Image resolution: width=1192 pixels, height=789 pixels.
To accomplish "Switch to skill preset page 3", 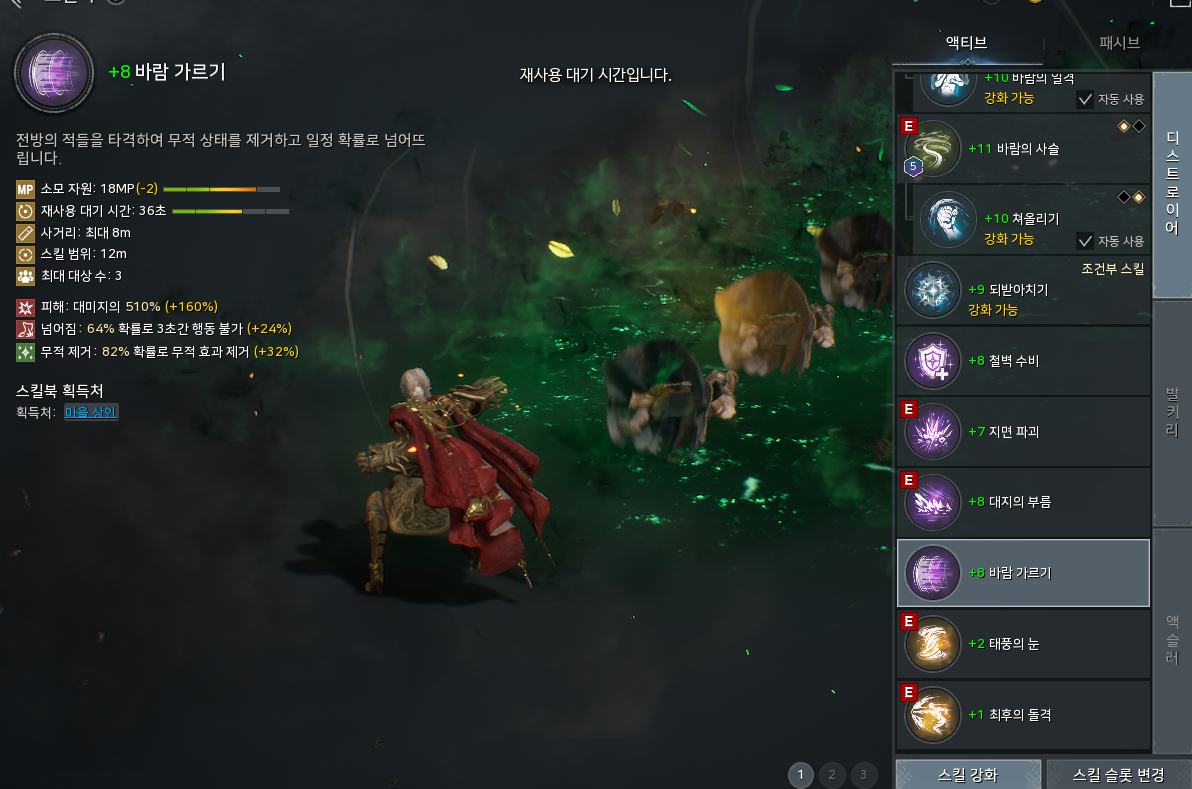I will [863, 774].
